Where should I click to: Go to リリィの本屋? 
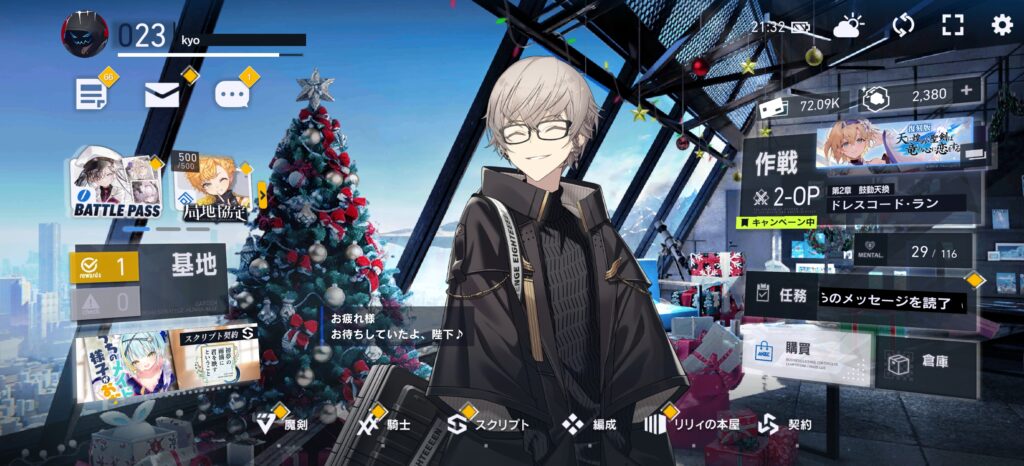coord(691,424)
